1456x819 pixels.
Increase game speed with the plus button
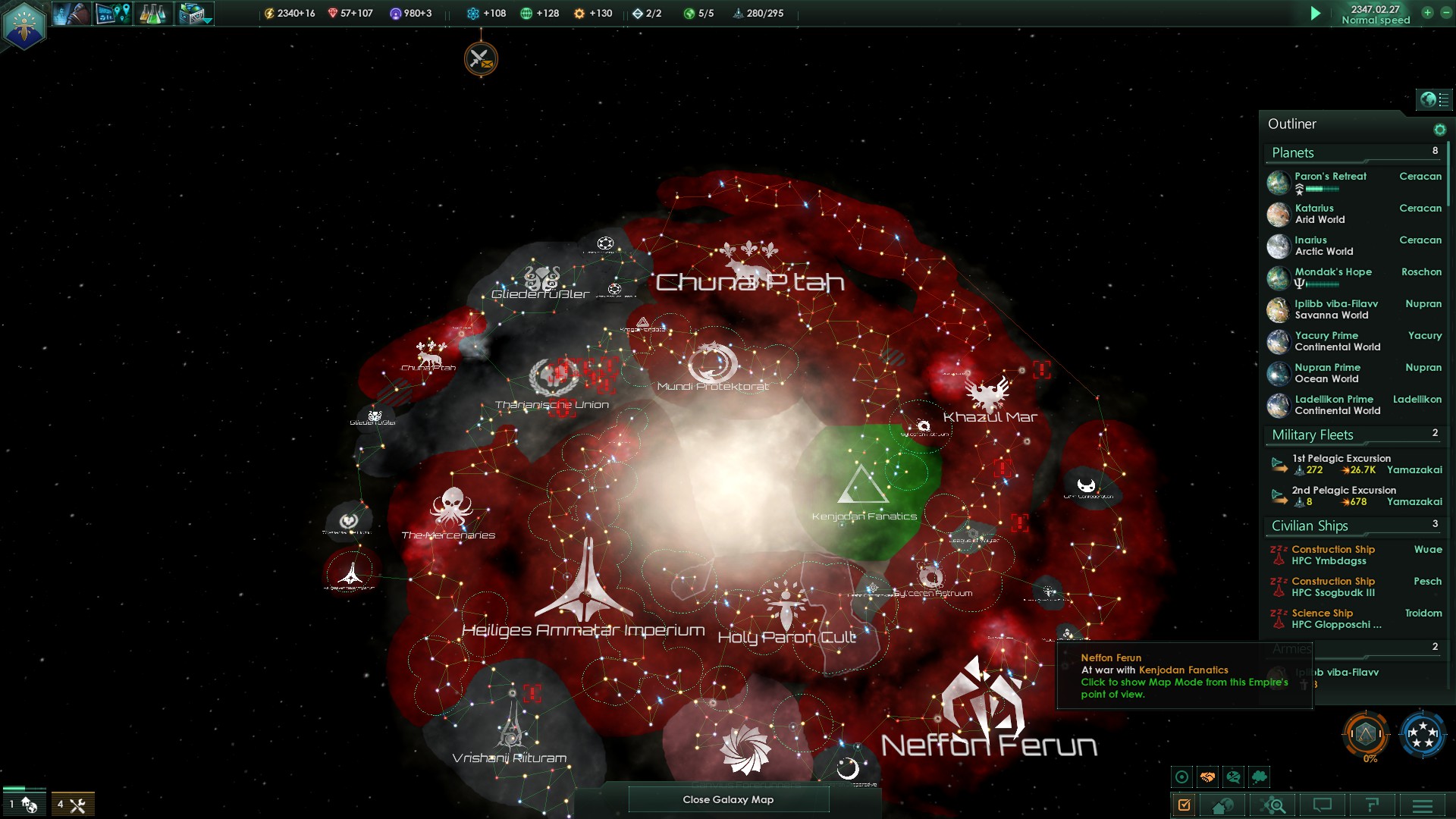pos(1427,13)
